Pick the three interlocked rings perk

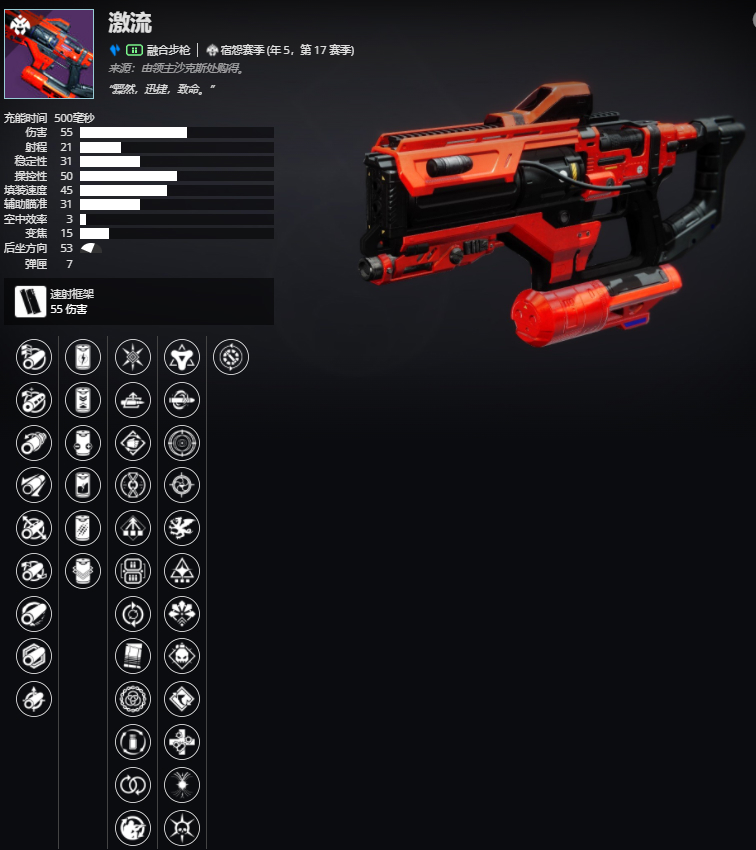[133, 699]
